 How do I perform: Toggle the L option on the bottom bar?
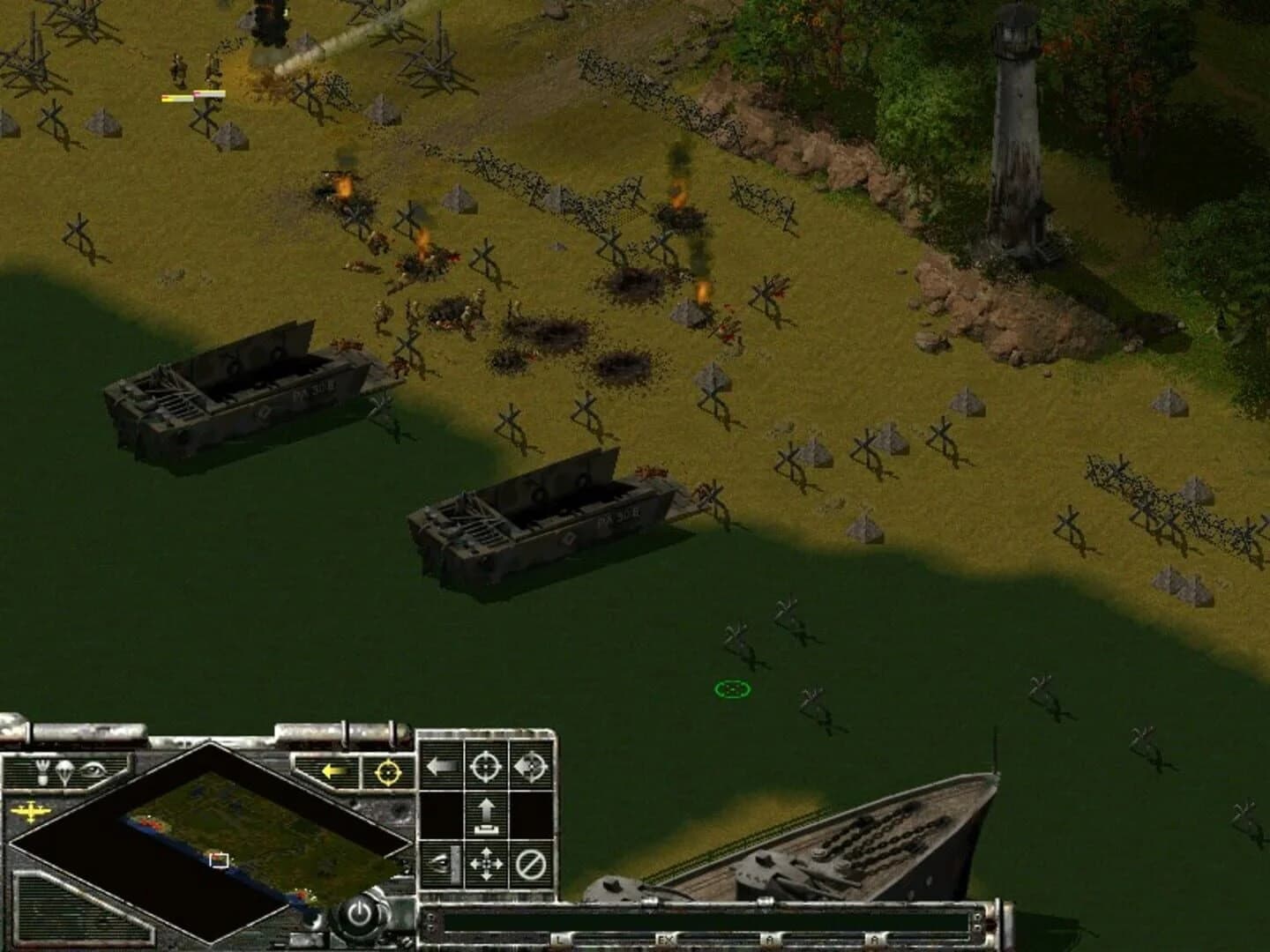point(558,938)
